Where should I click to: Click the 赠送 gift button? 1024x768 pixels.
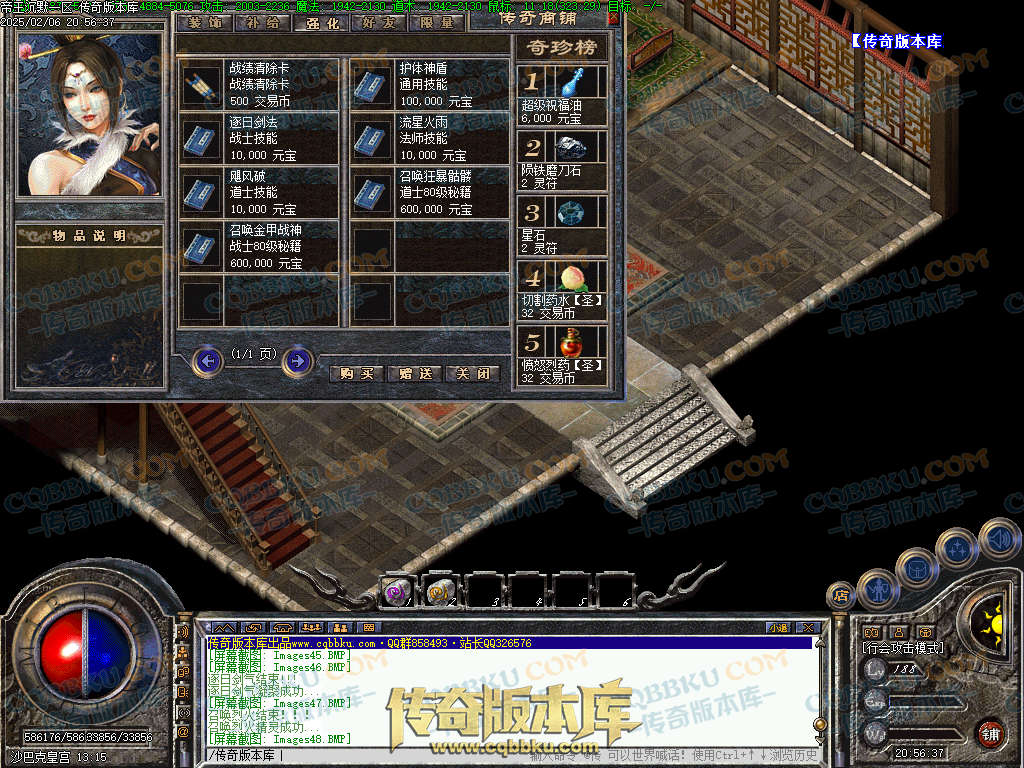[415, 373]
